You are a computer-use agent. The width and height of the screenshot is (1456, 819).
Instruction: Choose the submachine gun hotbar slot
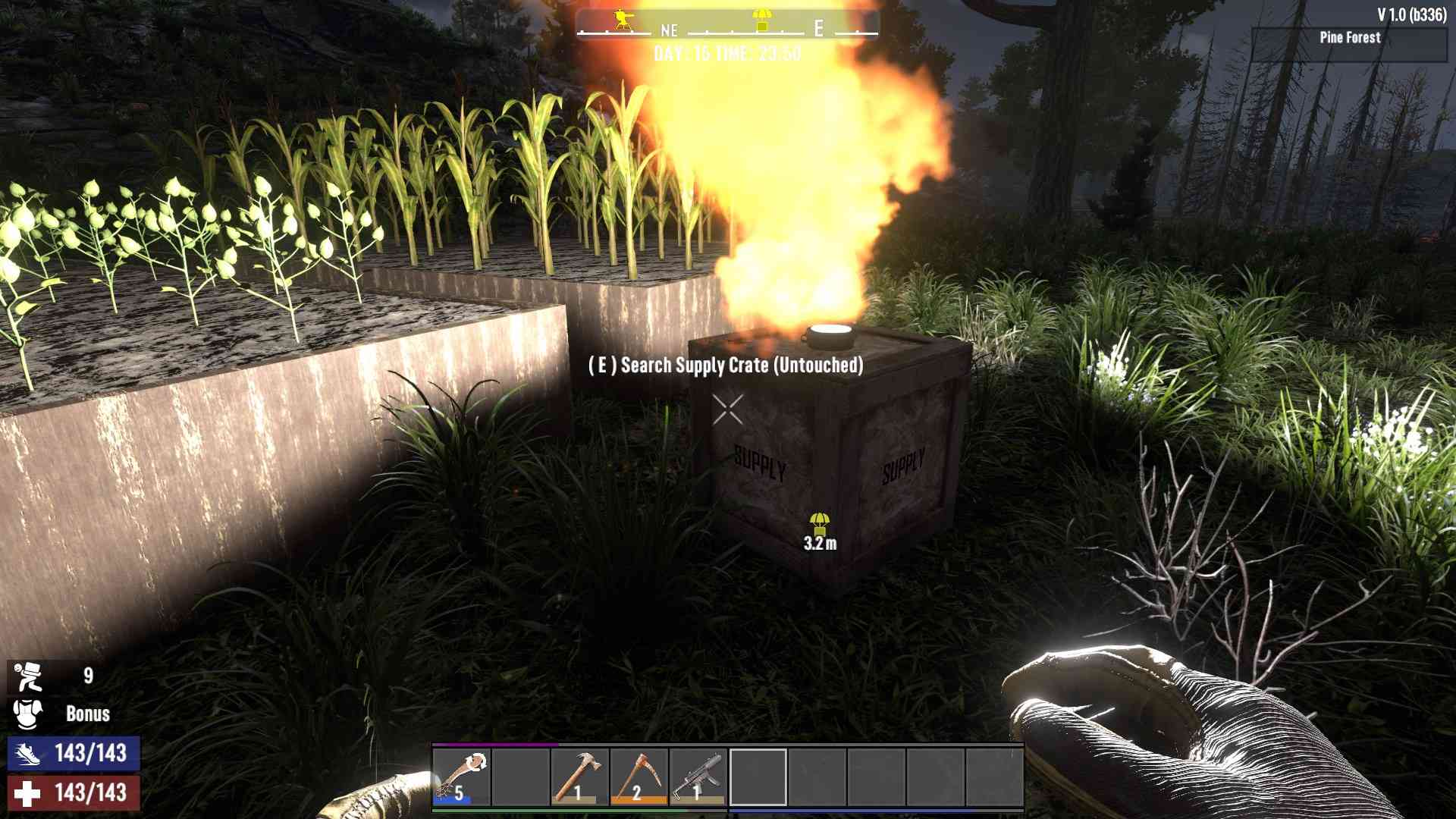(x=698, y=777)
